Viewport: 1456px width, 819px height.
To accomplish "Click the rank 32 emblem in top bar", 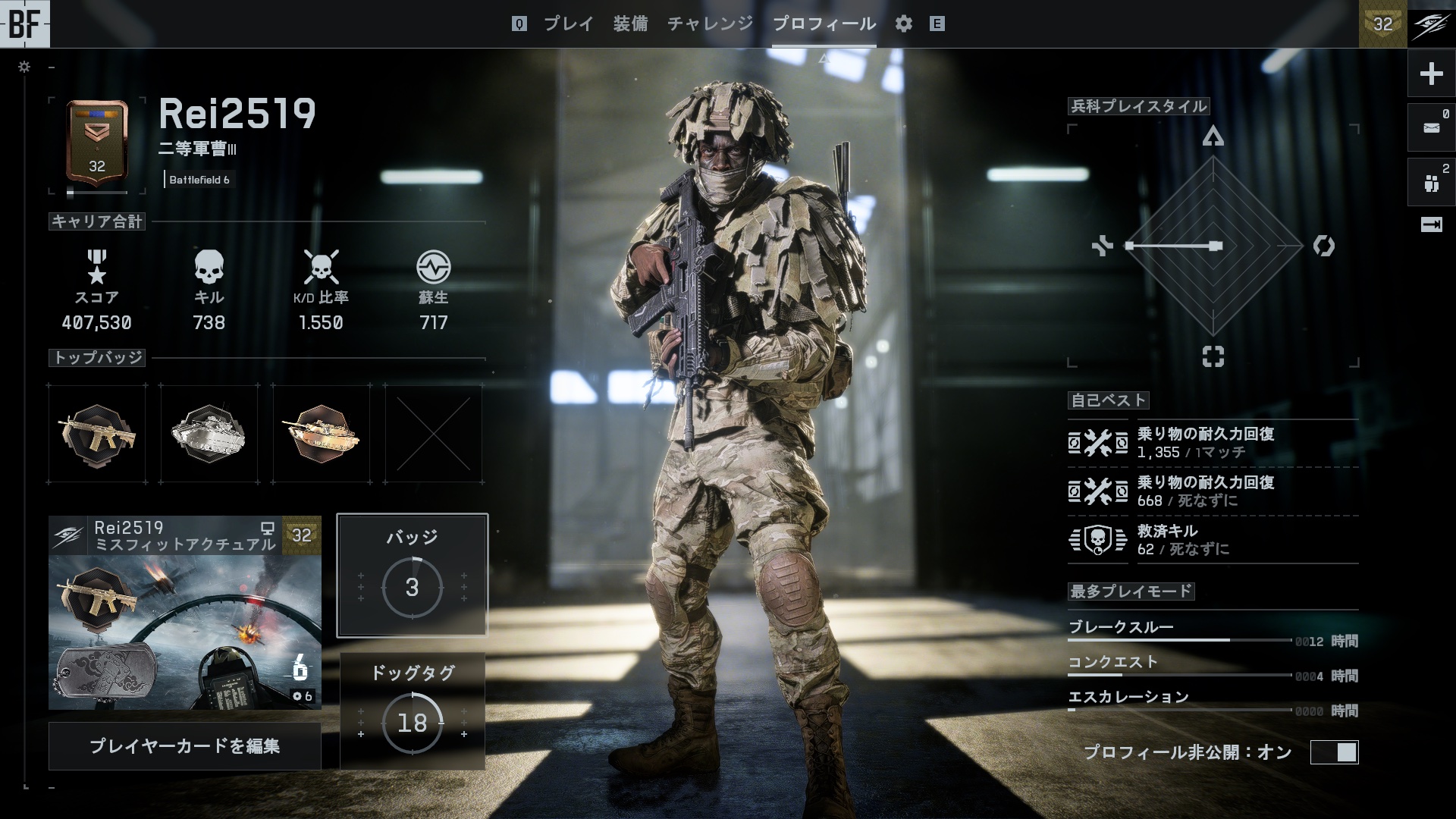I will (1383, 24).
